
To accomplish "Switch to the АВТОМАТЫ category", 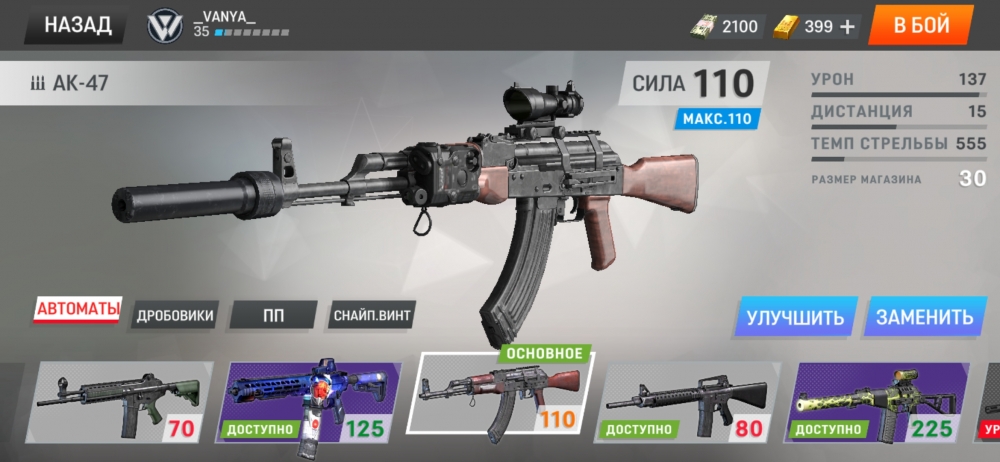I will click(78, 310).
